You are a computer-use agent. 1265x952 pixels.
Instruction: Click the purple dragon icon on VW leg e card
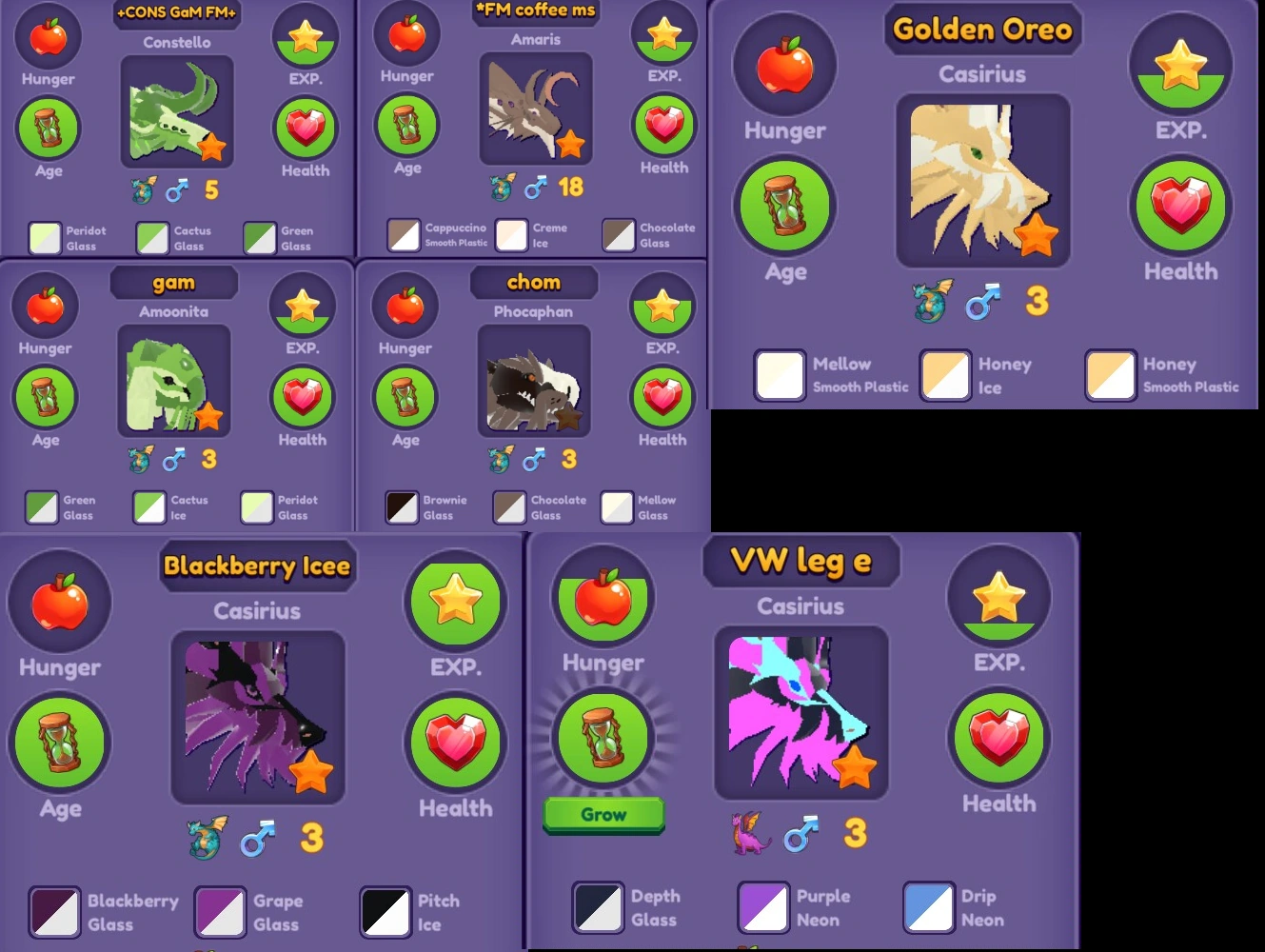coord(750,834)
